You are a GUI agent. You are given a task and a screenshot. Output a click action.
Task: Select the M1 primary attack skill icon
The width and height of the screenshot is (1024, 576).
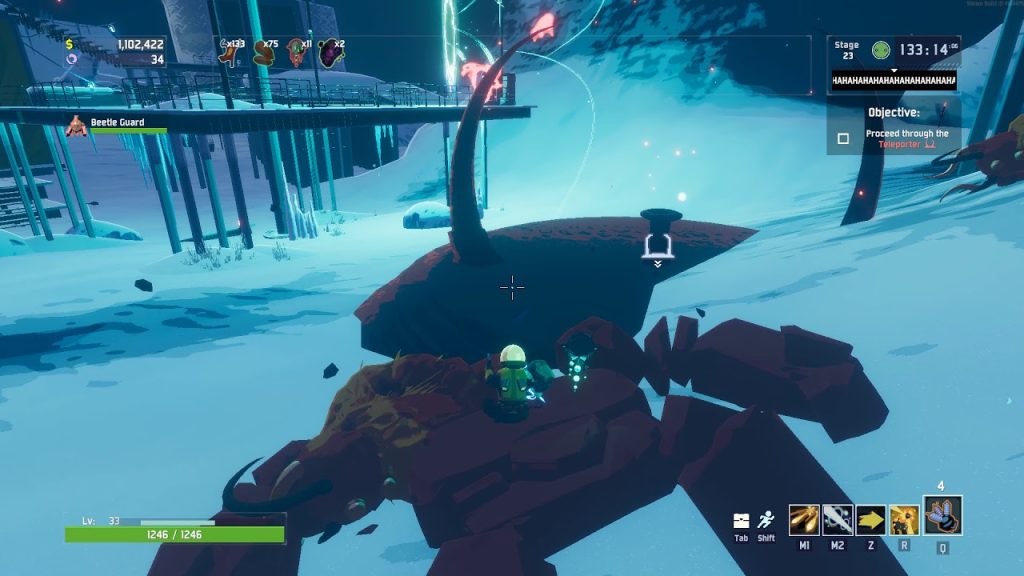[804, 520]
